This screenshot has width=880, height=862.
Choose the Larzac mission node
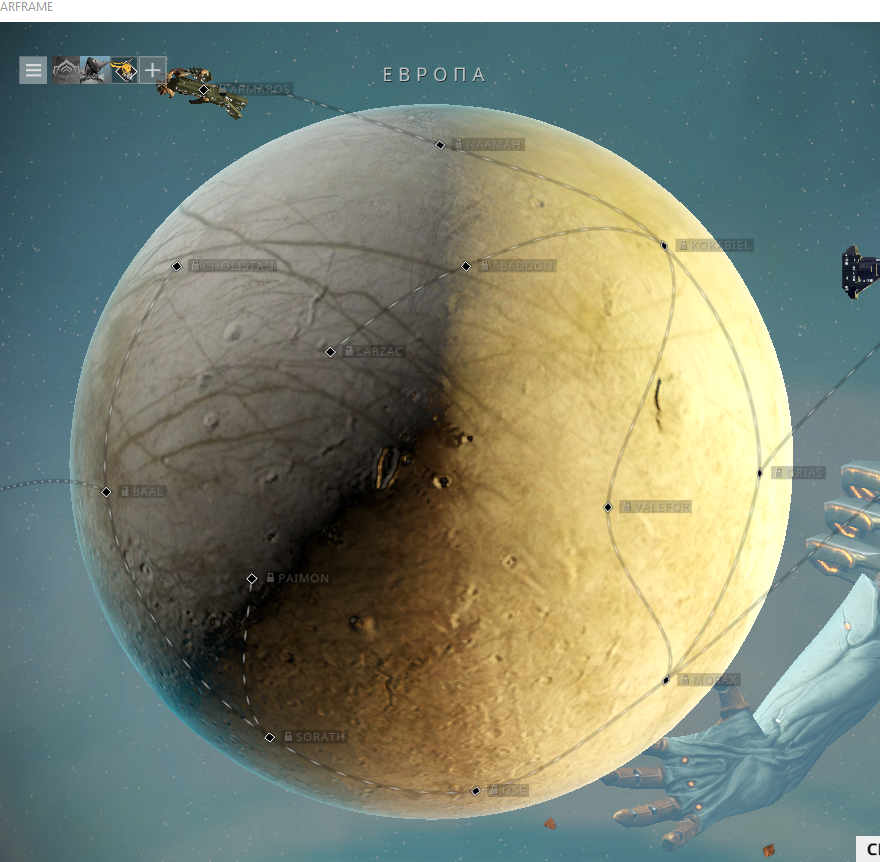(330, 352)
